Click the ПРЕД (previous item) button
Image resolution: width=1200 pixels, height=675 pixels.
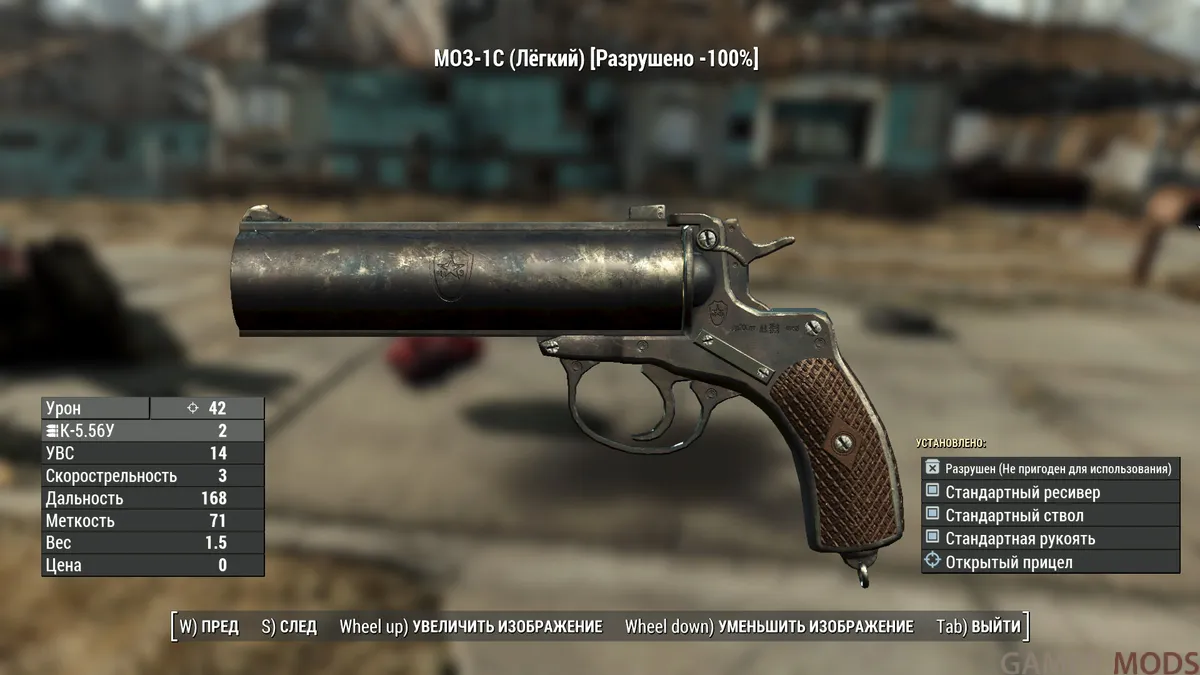point(209,627)
